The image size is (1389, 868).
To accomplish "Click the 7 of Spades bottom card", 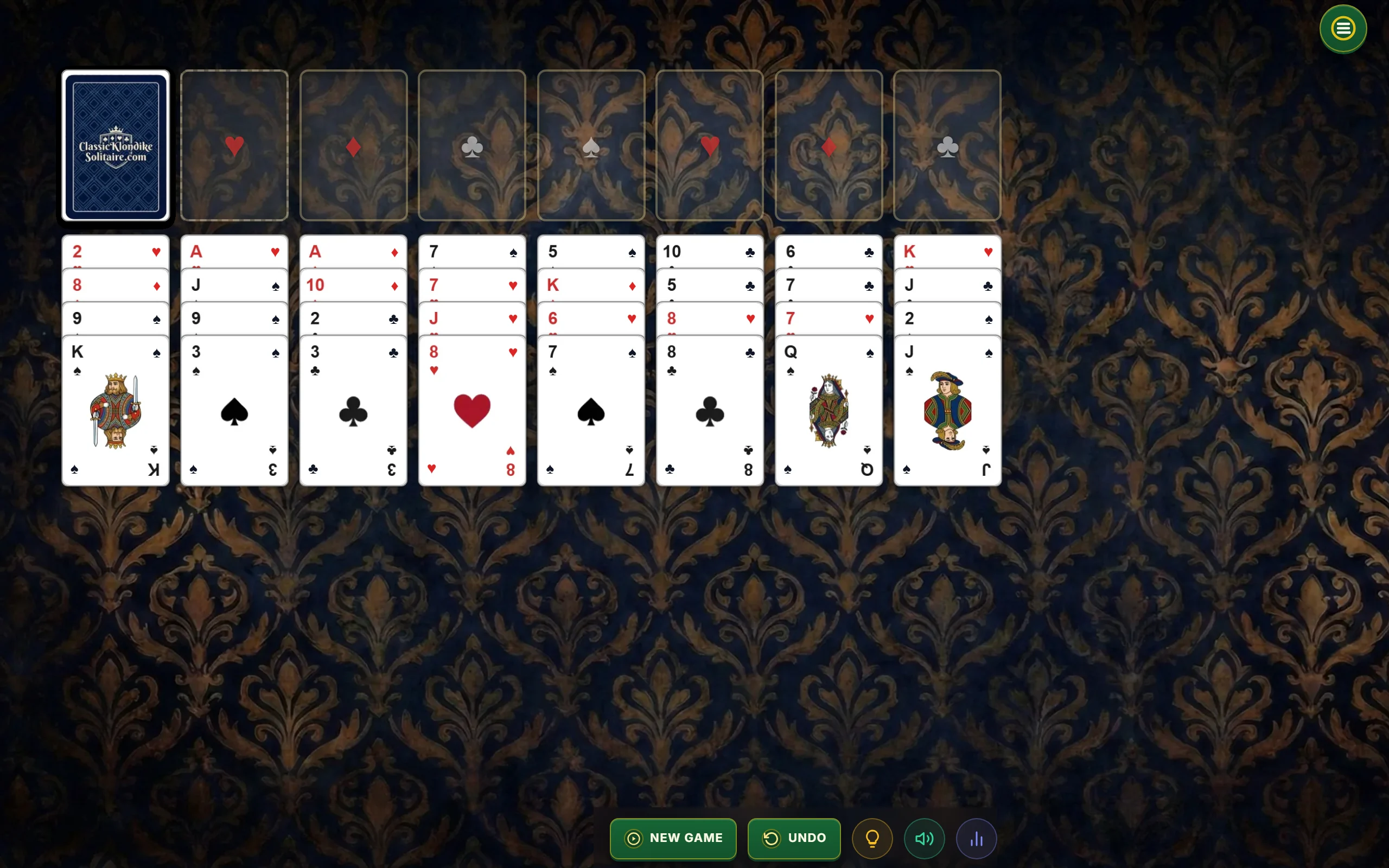I will coord(591,411).
